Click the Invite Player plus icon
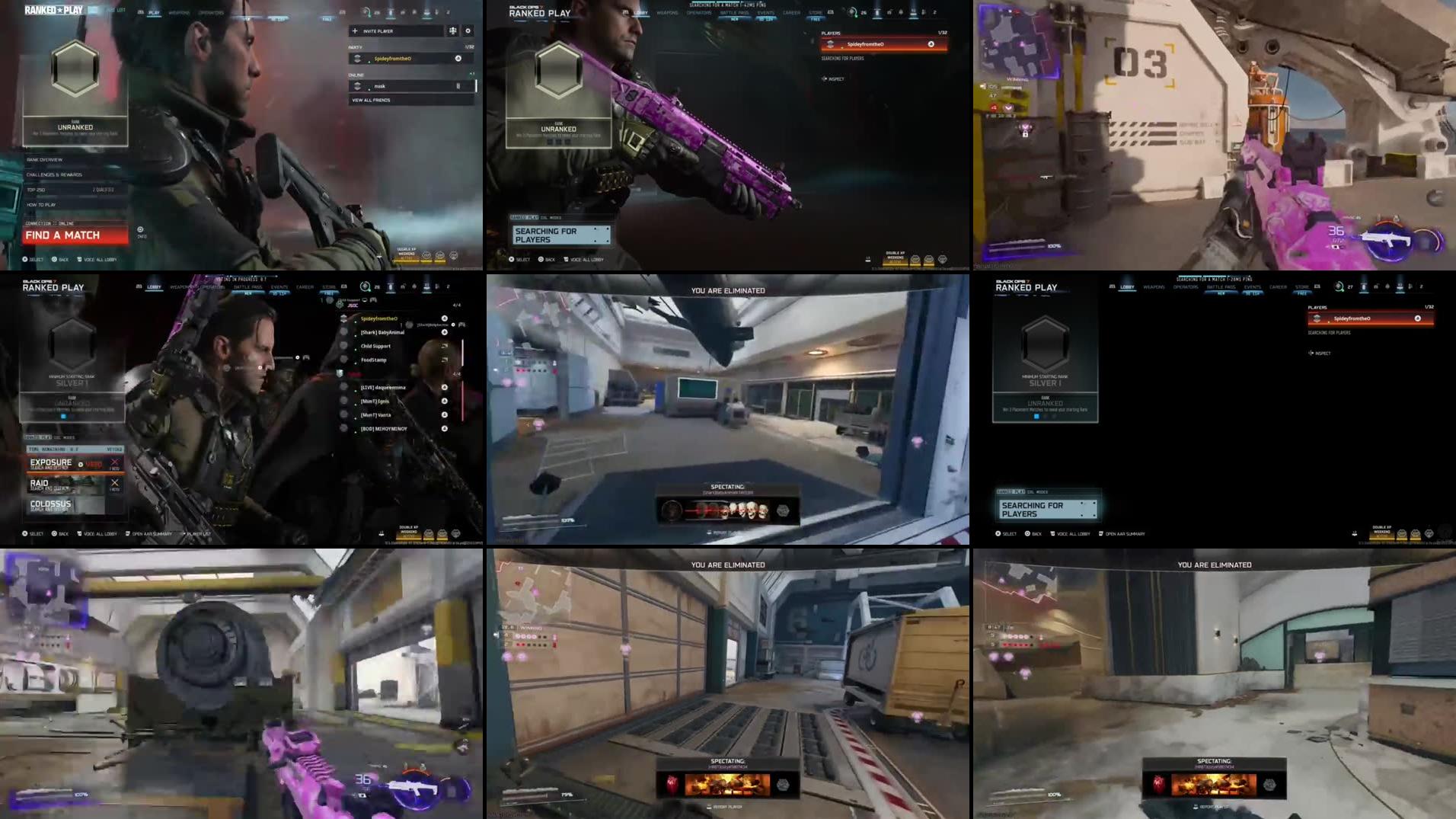Image resolution: width=1456 pixels, height=819 pixels. pyautogui.click(x=355, y=30)
